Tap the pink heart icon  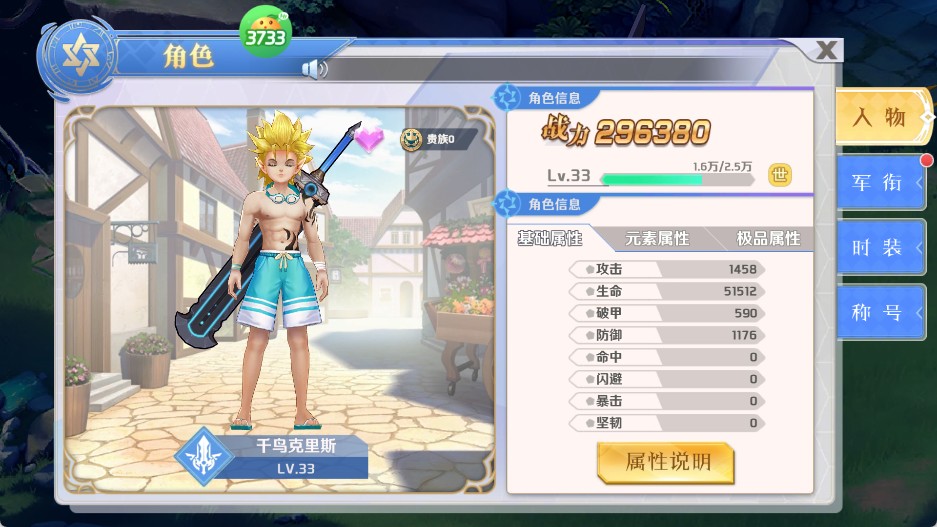(x=371, y=139)
